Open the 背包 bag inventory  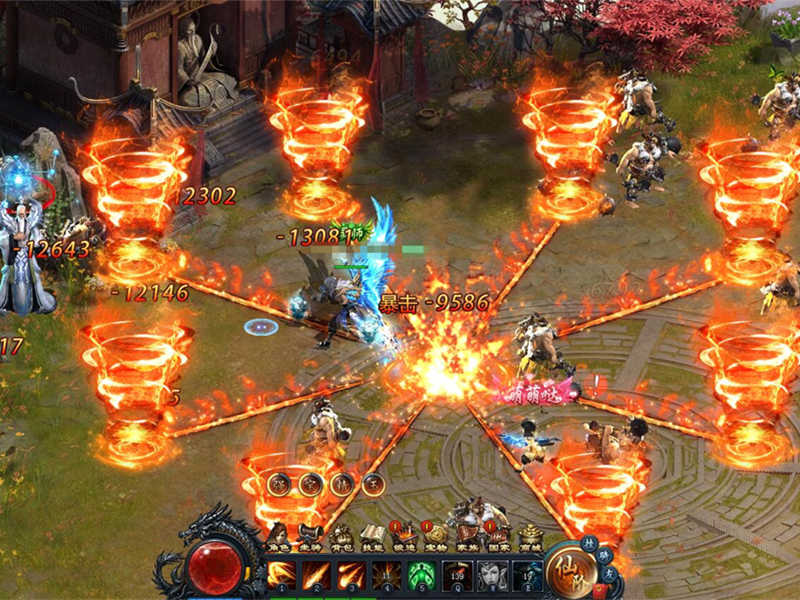pos(341,537)
